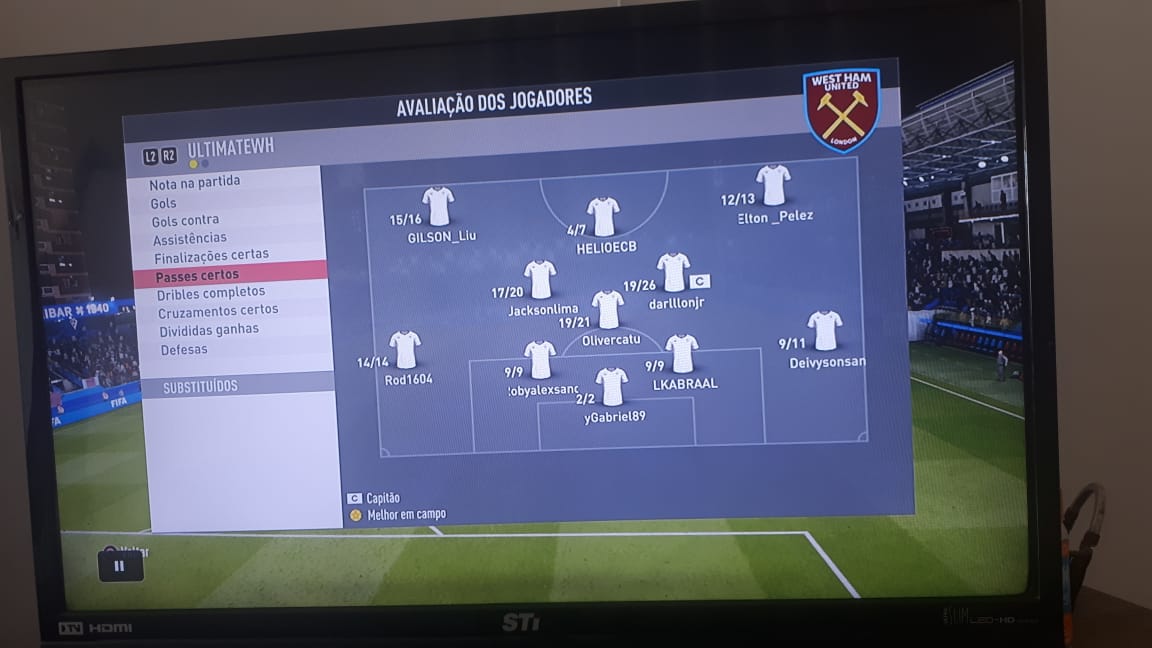
Task: Select Jacksonlima in the midfield
Action: [x=540, y=280]
